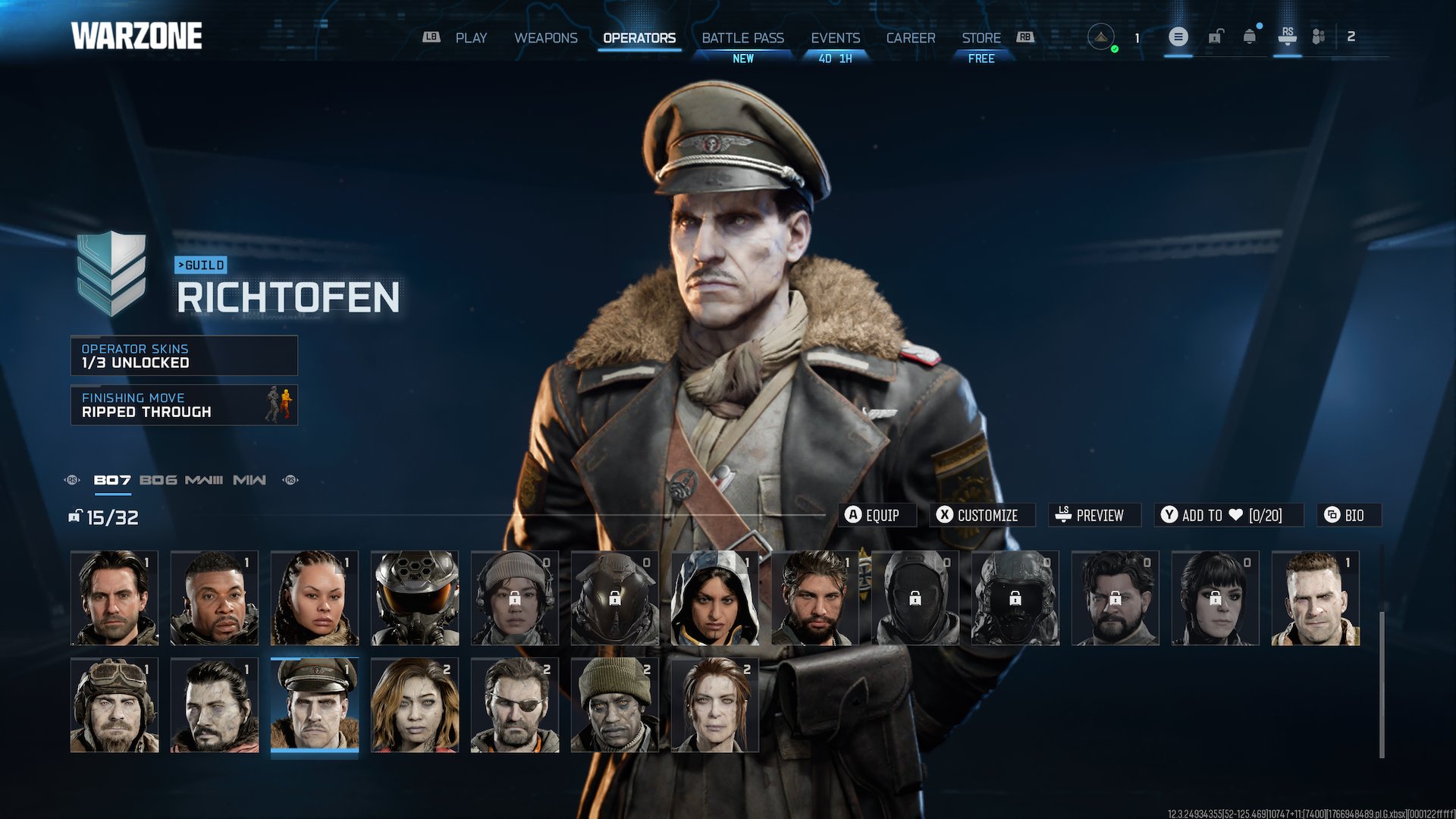Choose the Ripped Through finishing move
The image size is (1456, 819).
pos(184,405)
